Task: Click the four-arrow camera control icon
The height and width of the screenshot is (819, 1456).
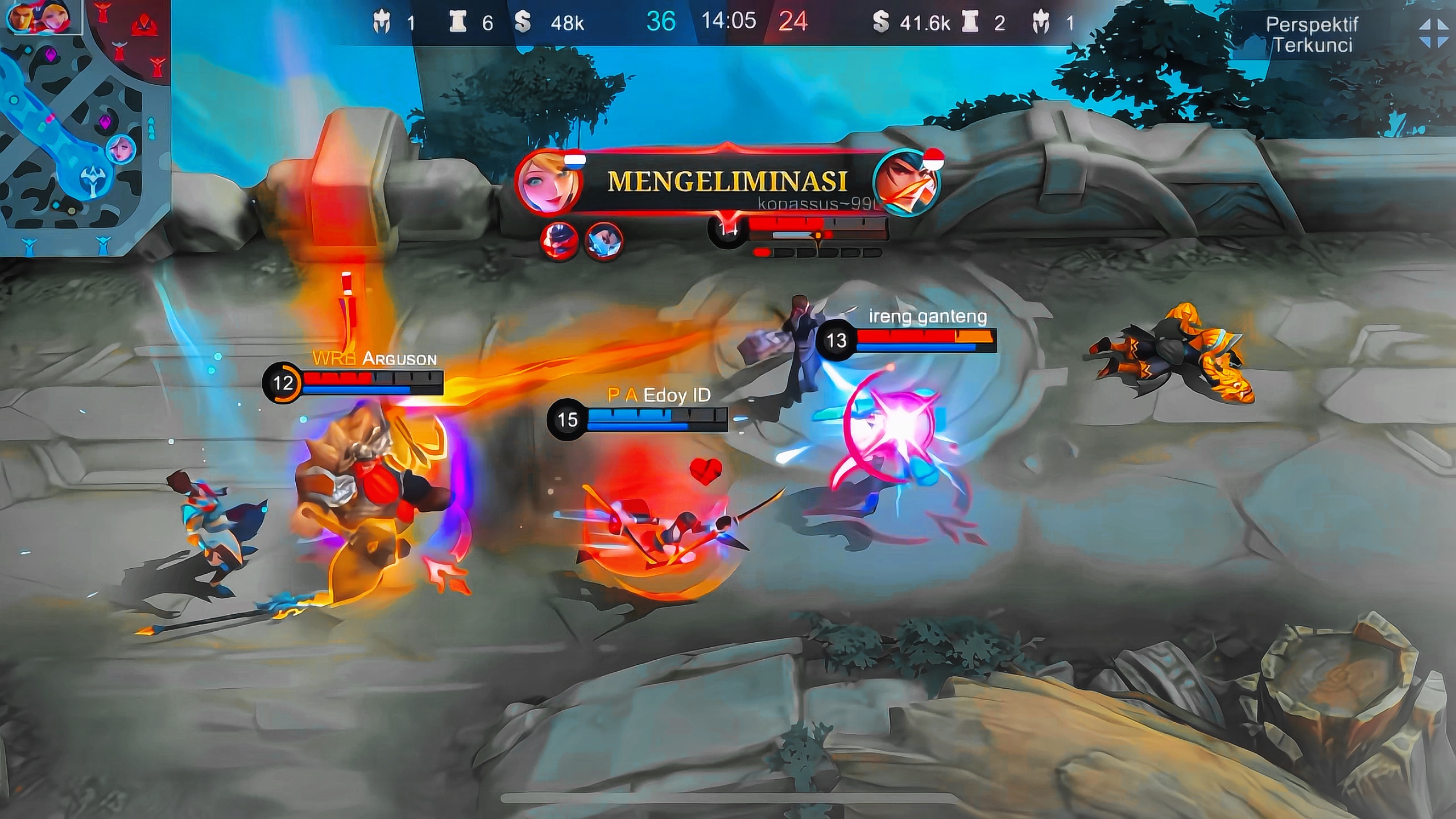Action: [1433, 33]
